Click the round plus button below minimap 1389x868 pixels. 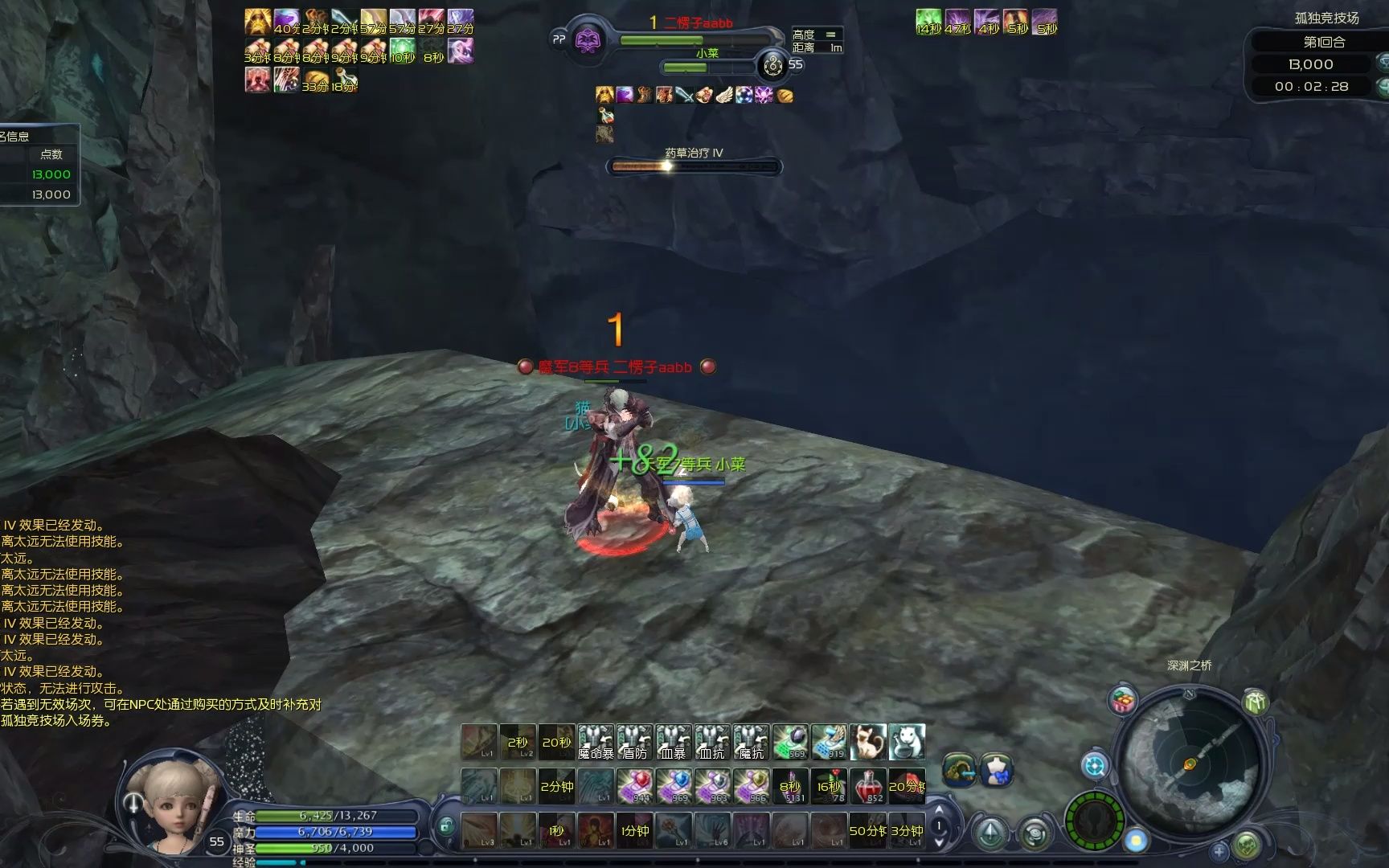tap(1219, 851)
